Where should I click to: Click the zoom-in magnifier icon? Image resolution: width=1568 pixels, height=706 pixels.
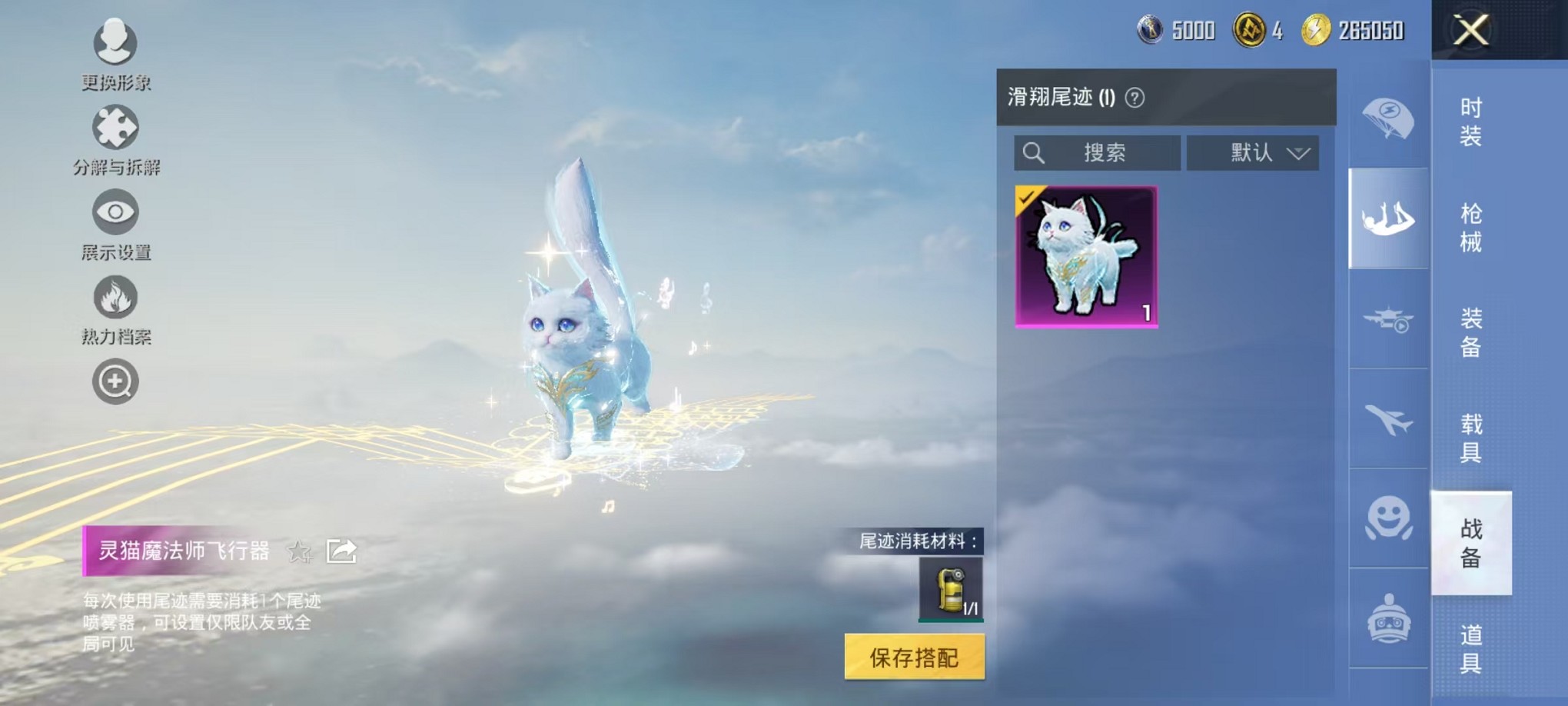[x=114, y=381]
